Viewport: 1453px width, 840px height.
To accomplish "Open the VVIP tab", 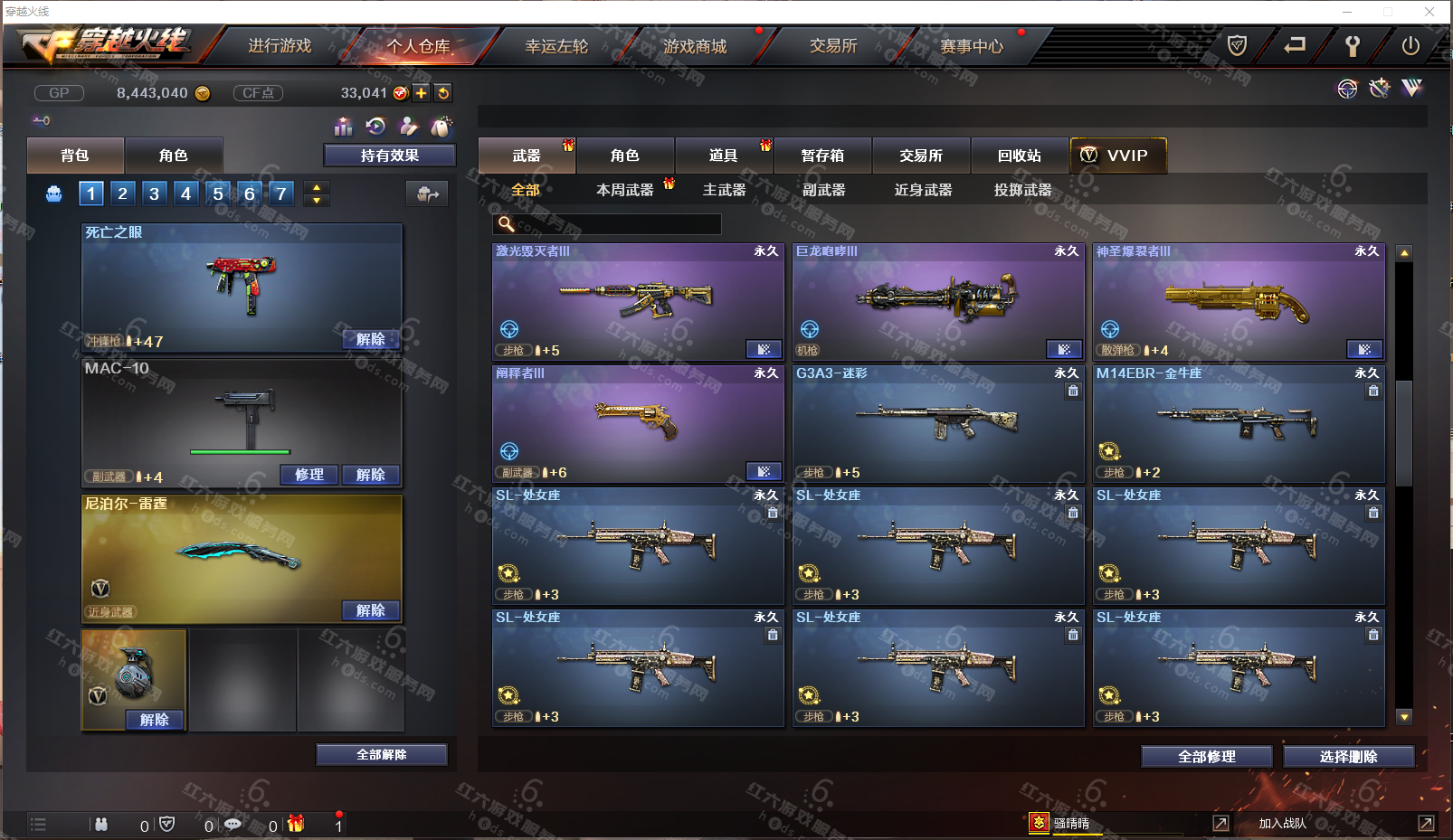I will (x=1118, y=156).
